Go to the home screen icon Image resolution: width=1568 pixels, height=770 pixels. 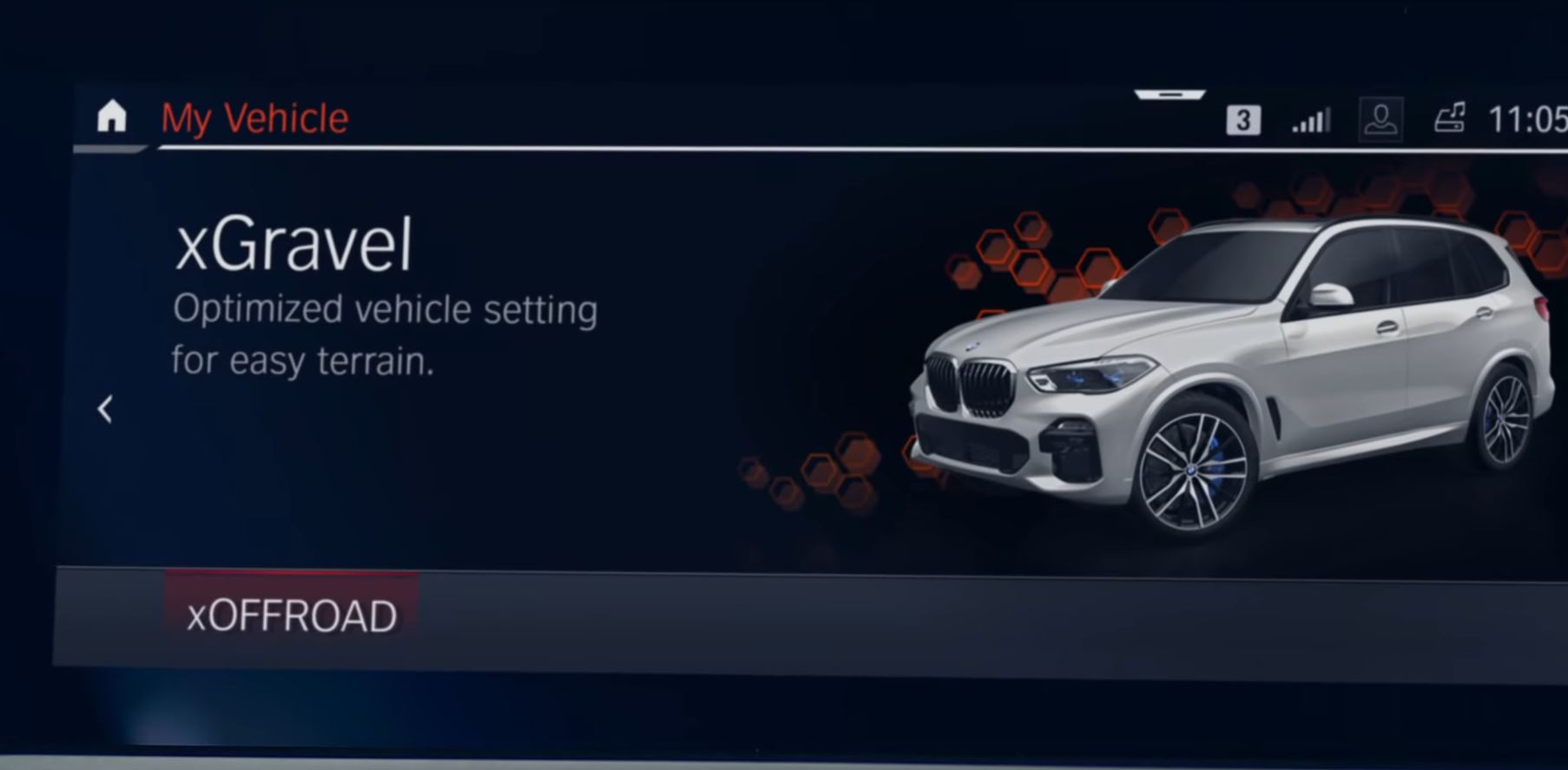112,116
